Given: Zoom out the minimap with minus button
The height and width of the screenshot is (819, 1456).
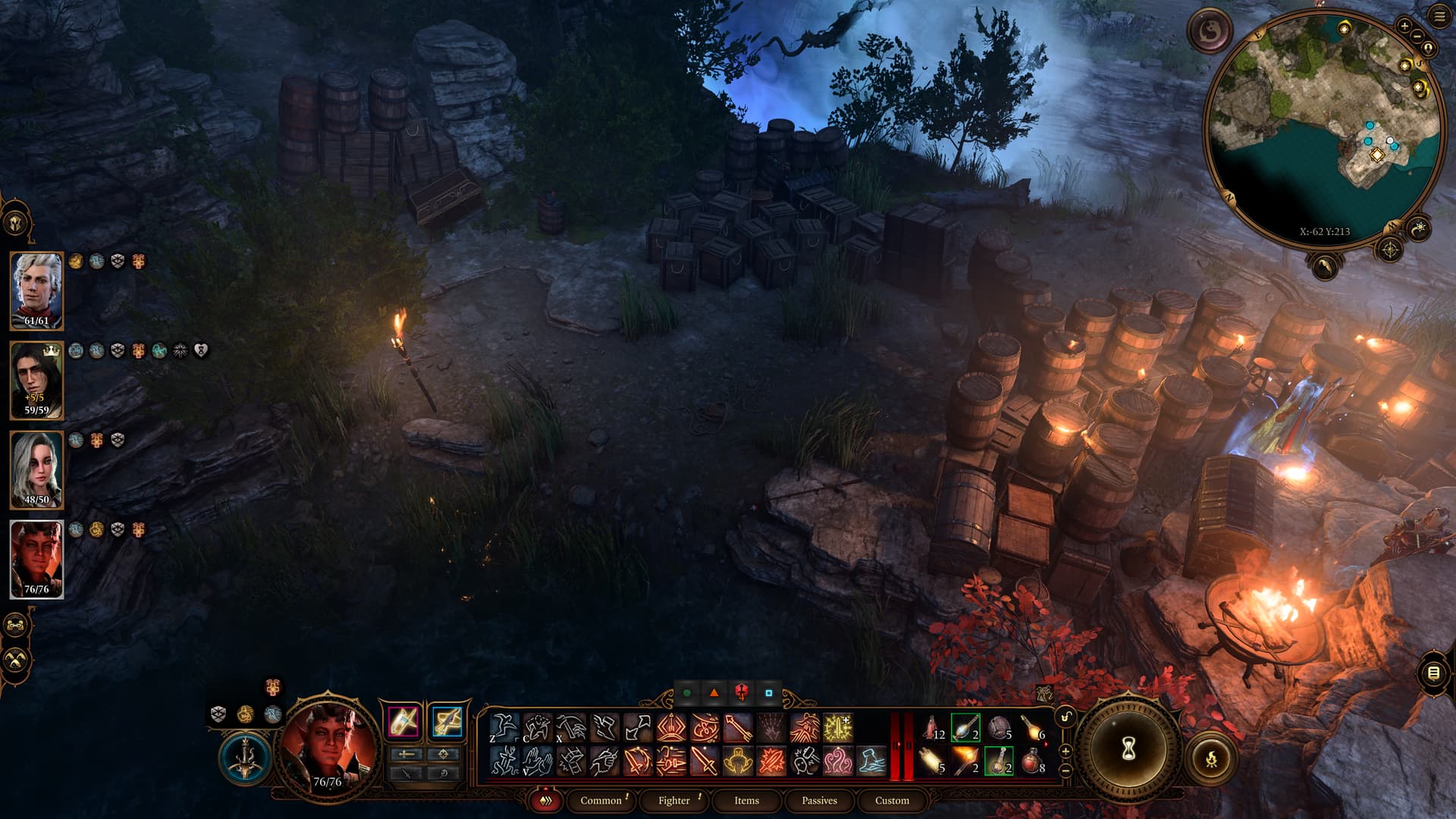Looking at the screenshot, I should point(1417,36).
